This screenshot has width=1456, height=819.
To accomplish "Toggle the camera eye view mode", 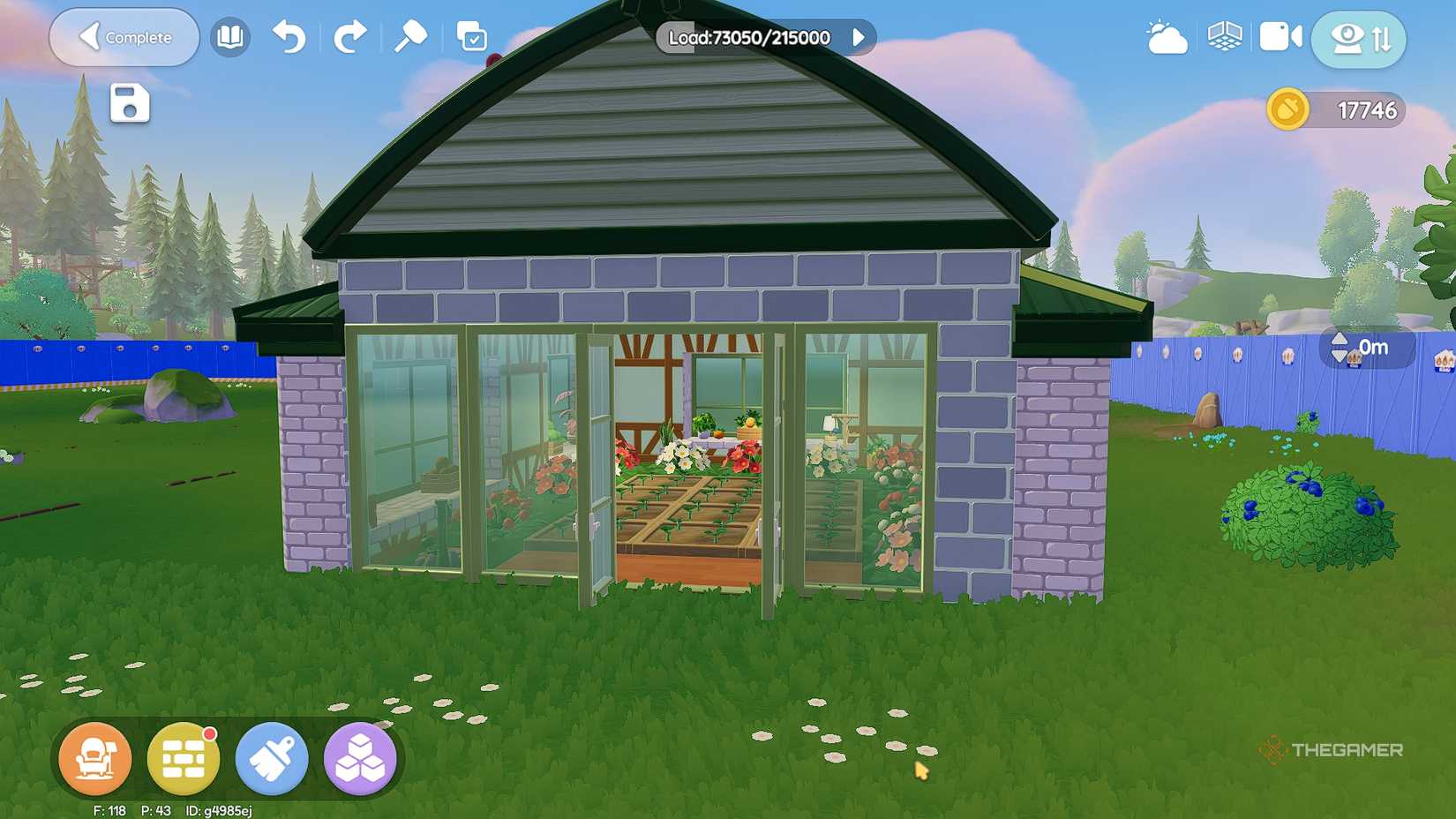I will click(x=1346, y=37).
